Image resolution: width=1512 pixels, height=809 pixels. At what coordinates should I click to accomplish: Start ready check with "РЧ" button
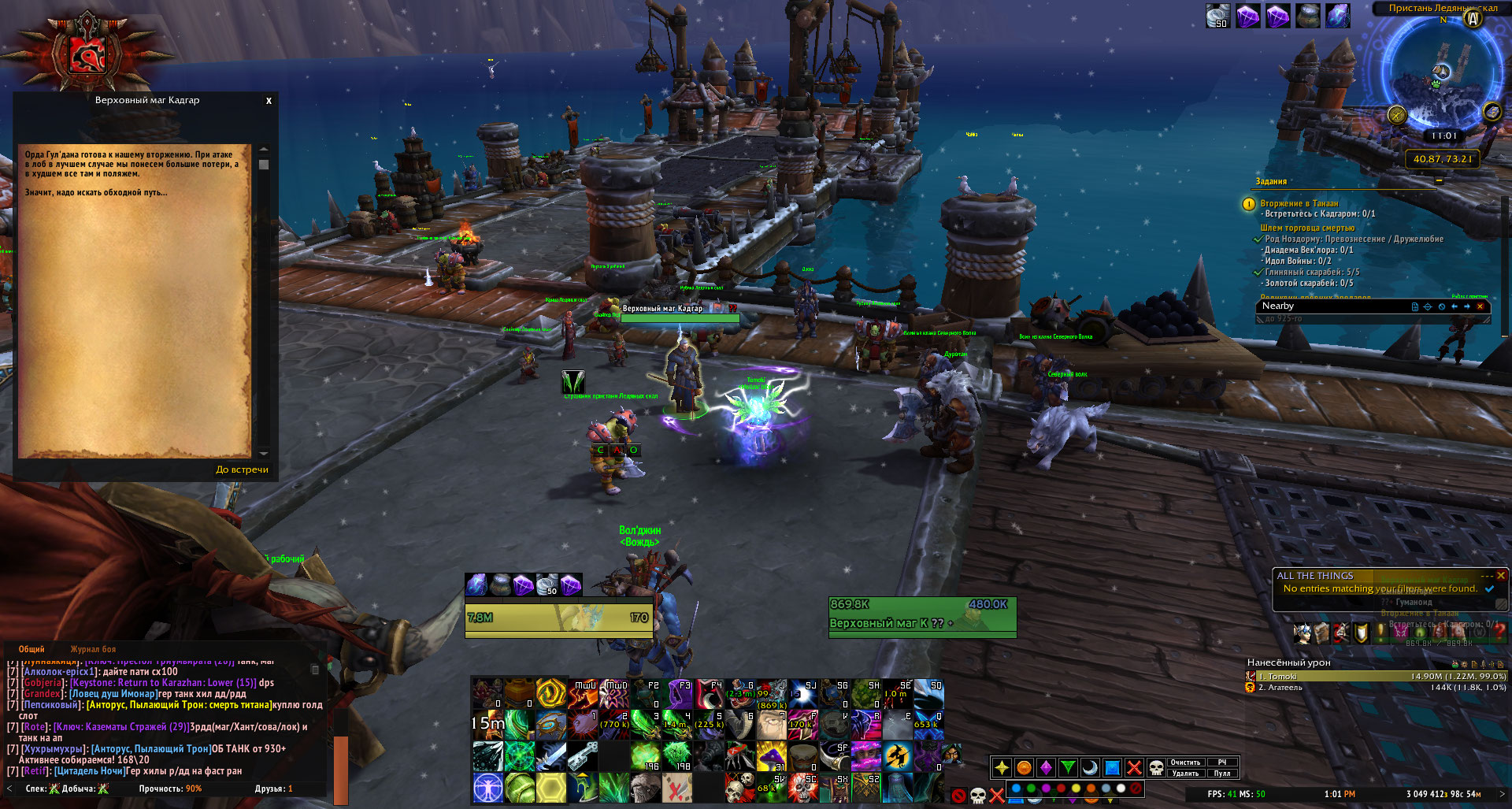tap(1222, 763)
